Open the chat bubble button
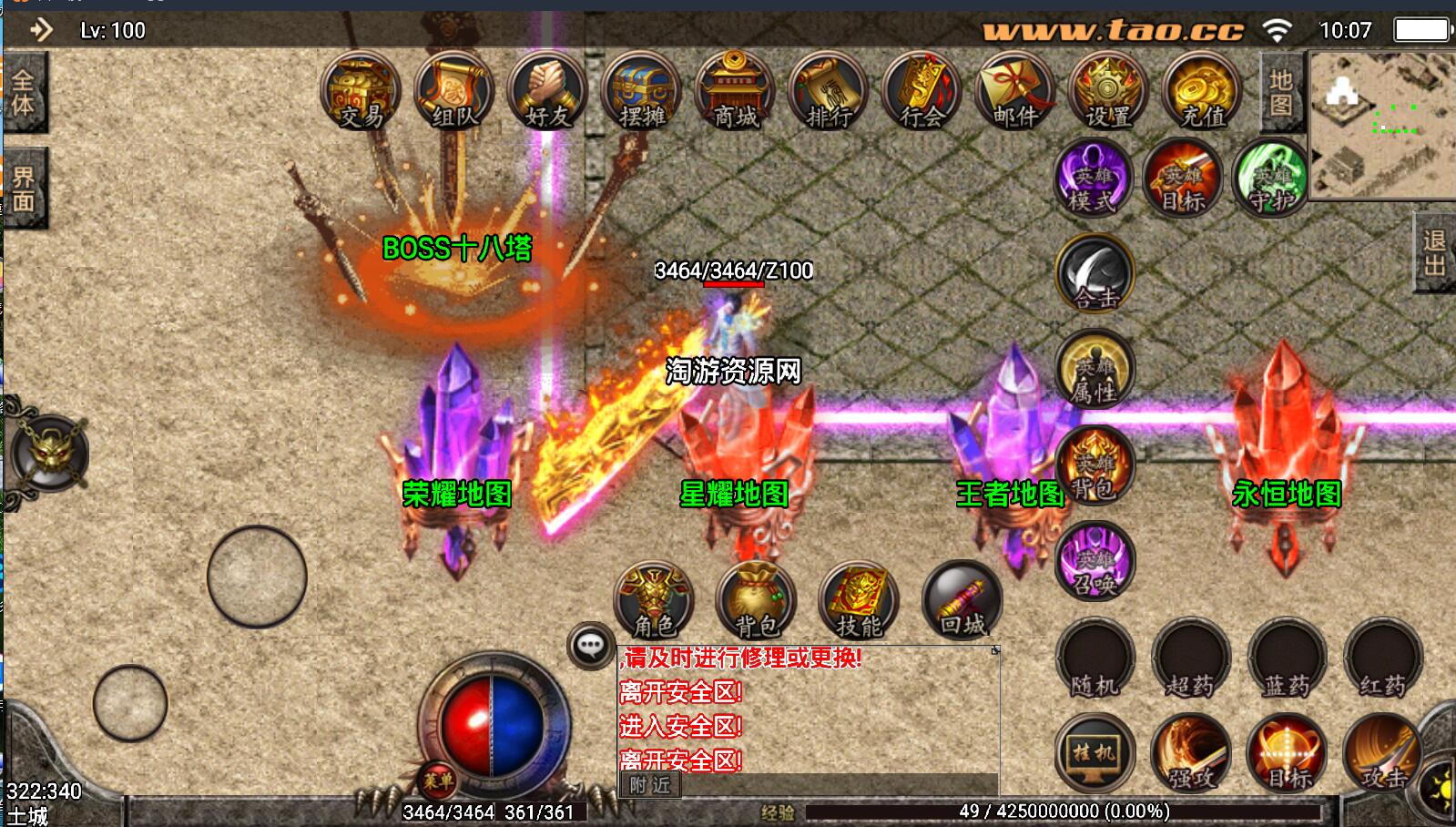Image resolution: width=1456 pixels, height=827 pixels. click(590, 646)
